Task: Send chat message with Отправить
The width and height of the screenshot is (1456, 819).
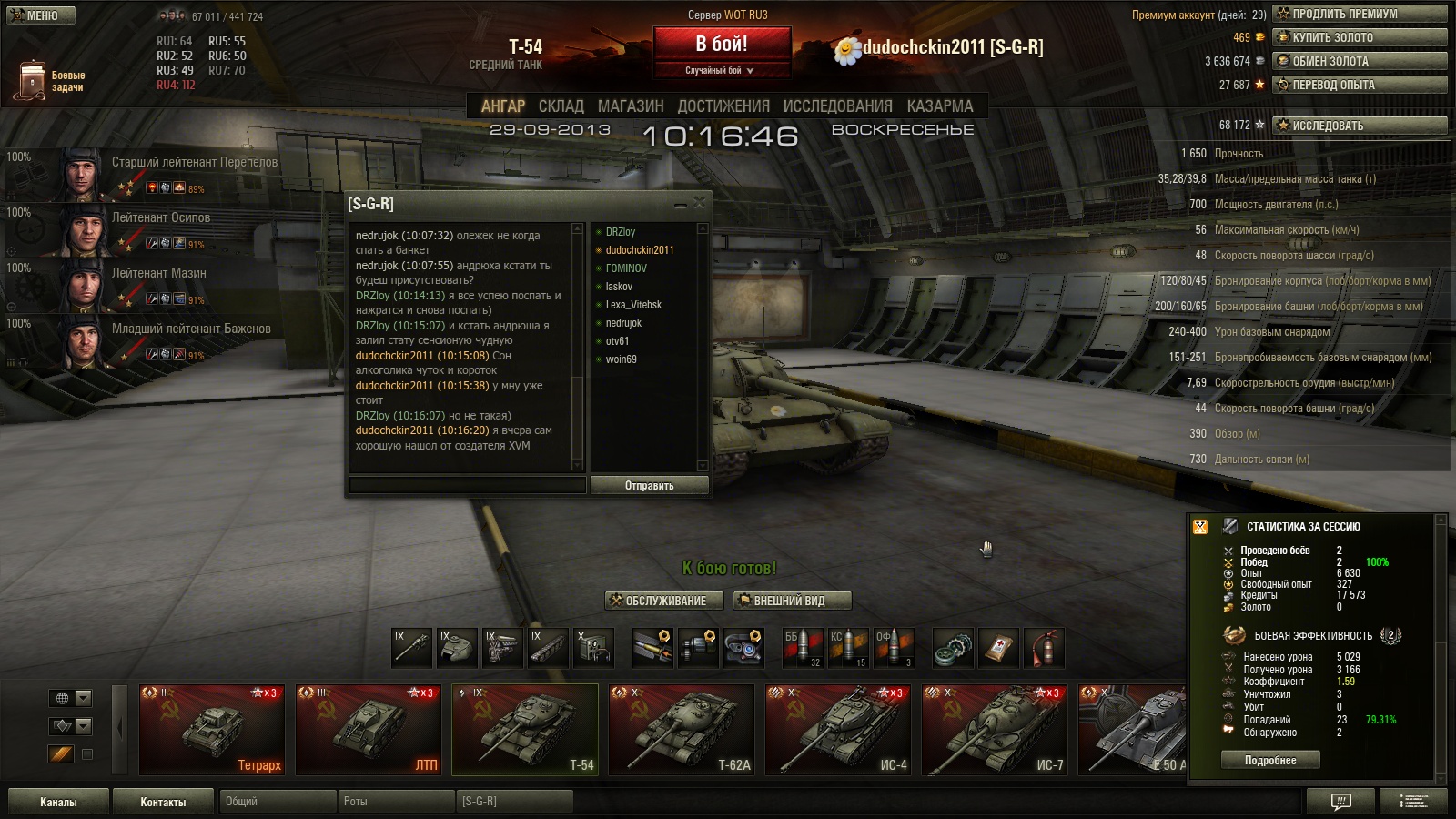Action: coord(649,486)
